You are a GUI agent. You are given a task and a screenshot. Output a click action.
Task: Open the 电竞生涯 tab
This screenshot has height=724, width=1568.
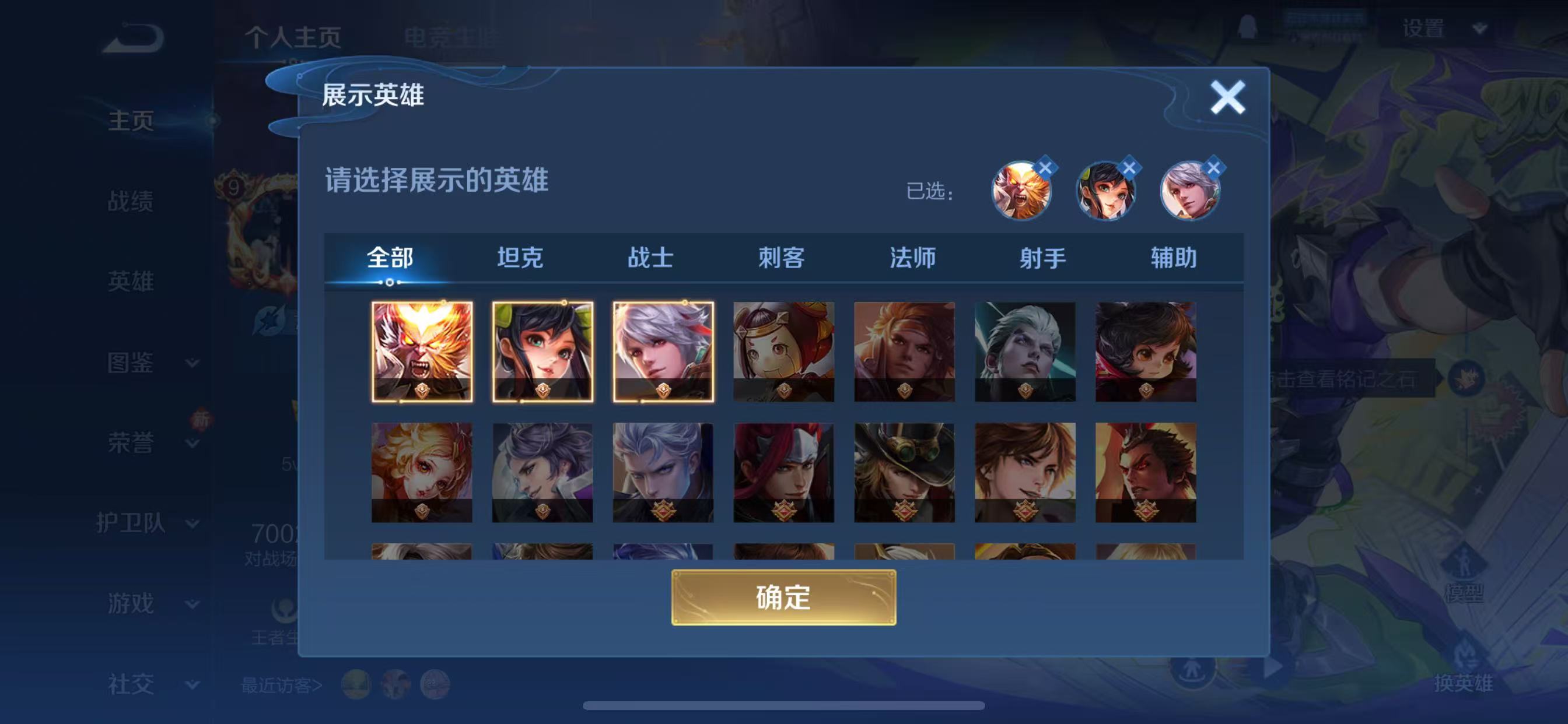pyautogui.click(x=453, y=38)
